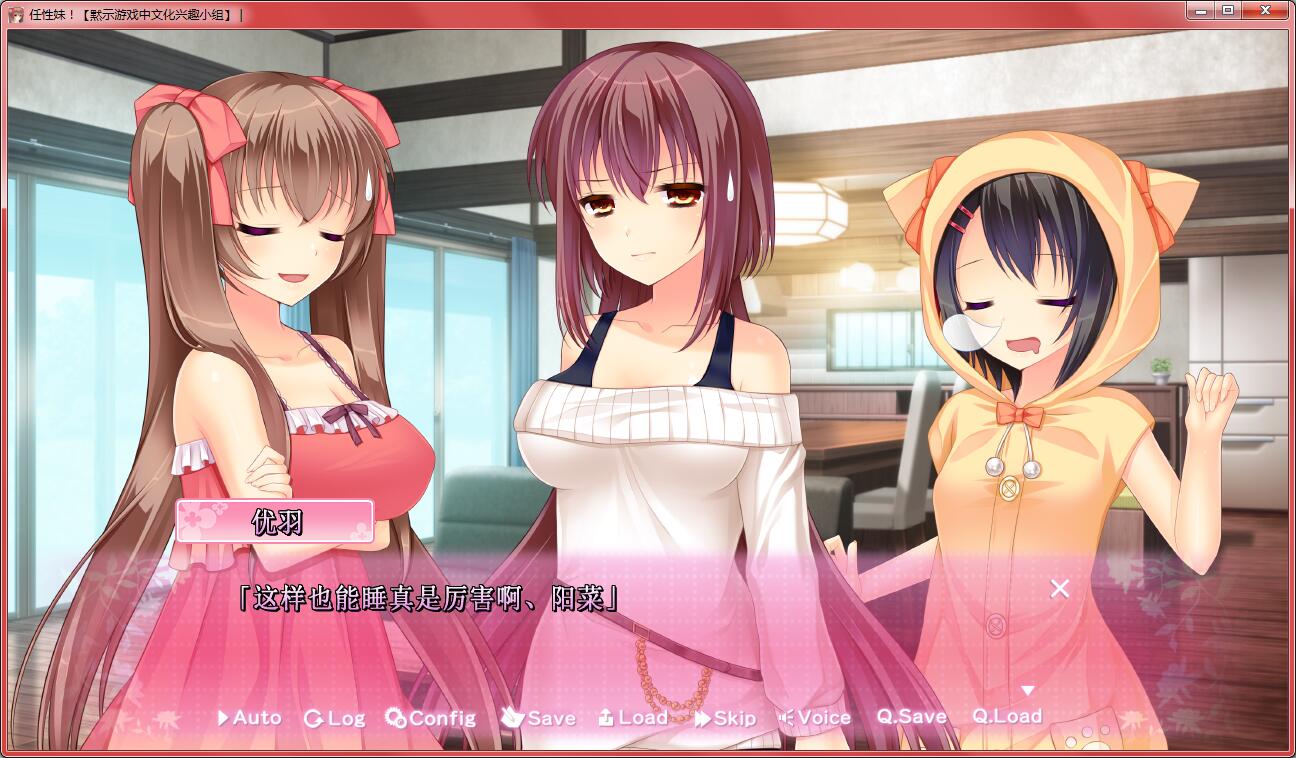Enable Auto text advance mode
1296x758 pixels.
pos(250,718)
